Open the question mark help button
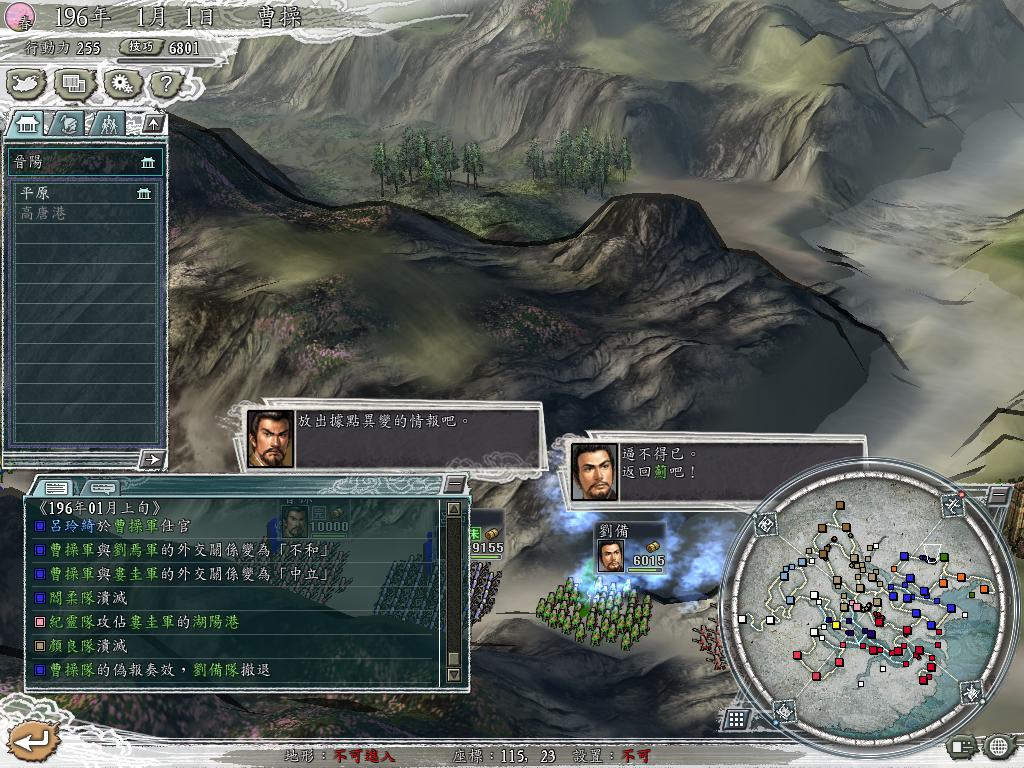 click(166, 83)
